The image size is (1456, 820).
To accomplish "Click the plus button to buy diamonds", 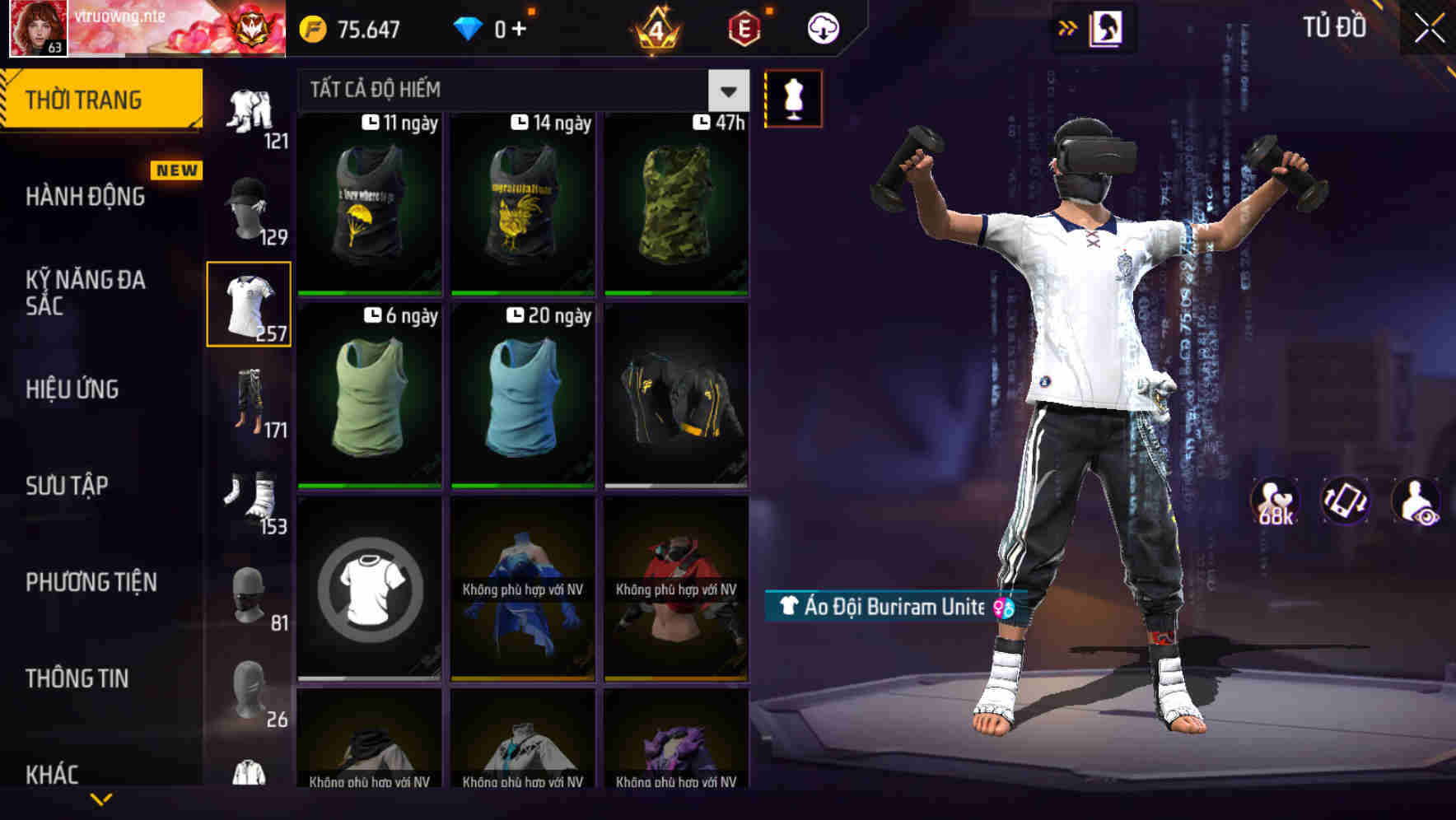I will tap(520, 27).
